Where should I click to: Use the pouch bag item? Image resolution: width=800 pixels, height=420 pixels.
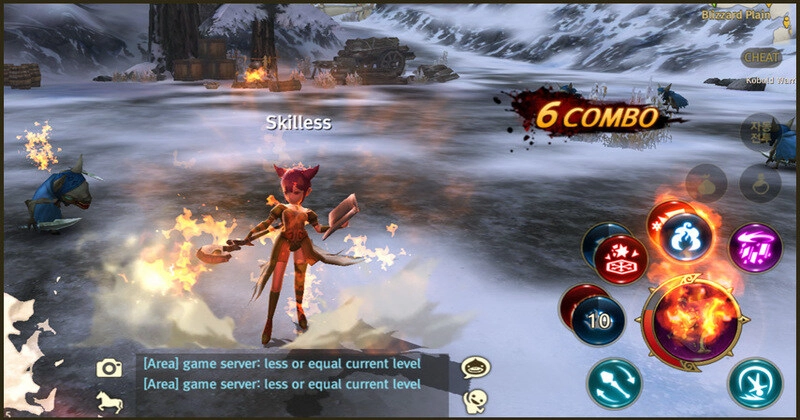[x=706, y=184]
